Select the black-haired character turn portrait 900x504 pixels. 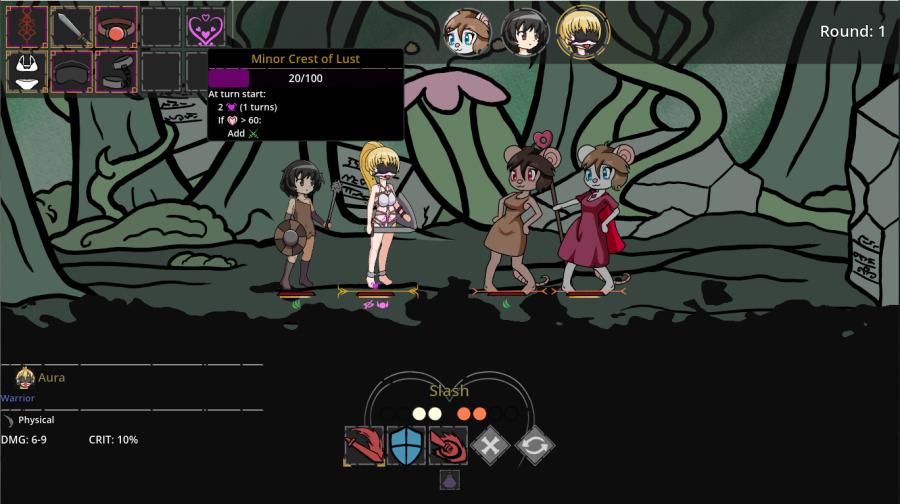point(523,34)
